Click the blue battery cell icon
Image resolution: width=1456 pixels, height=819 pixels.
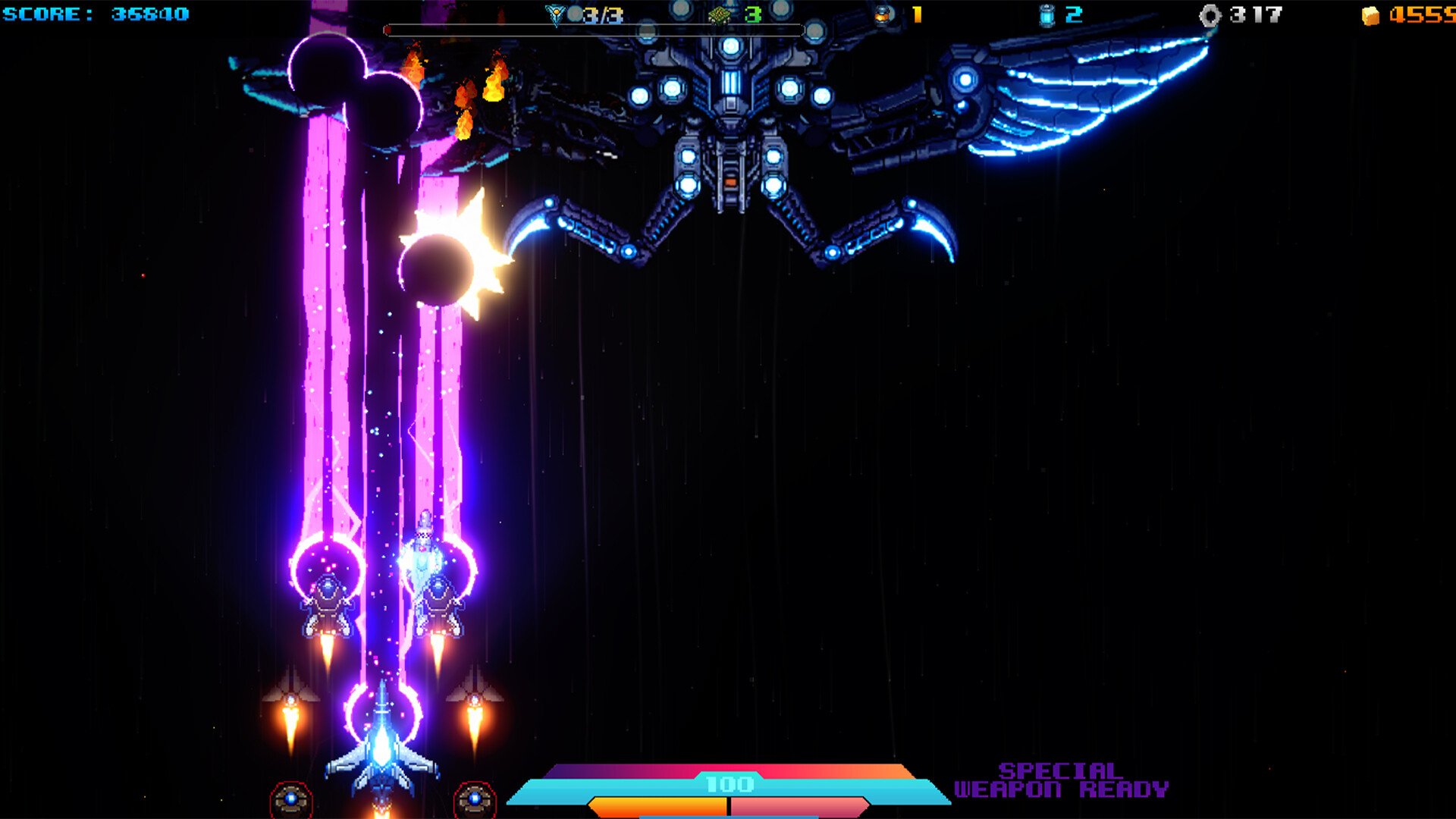(x=1049, y=13)
